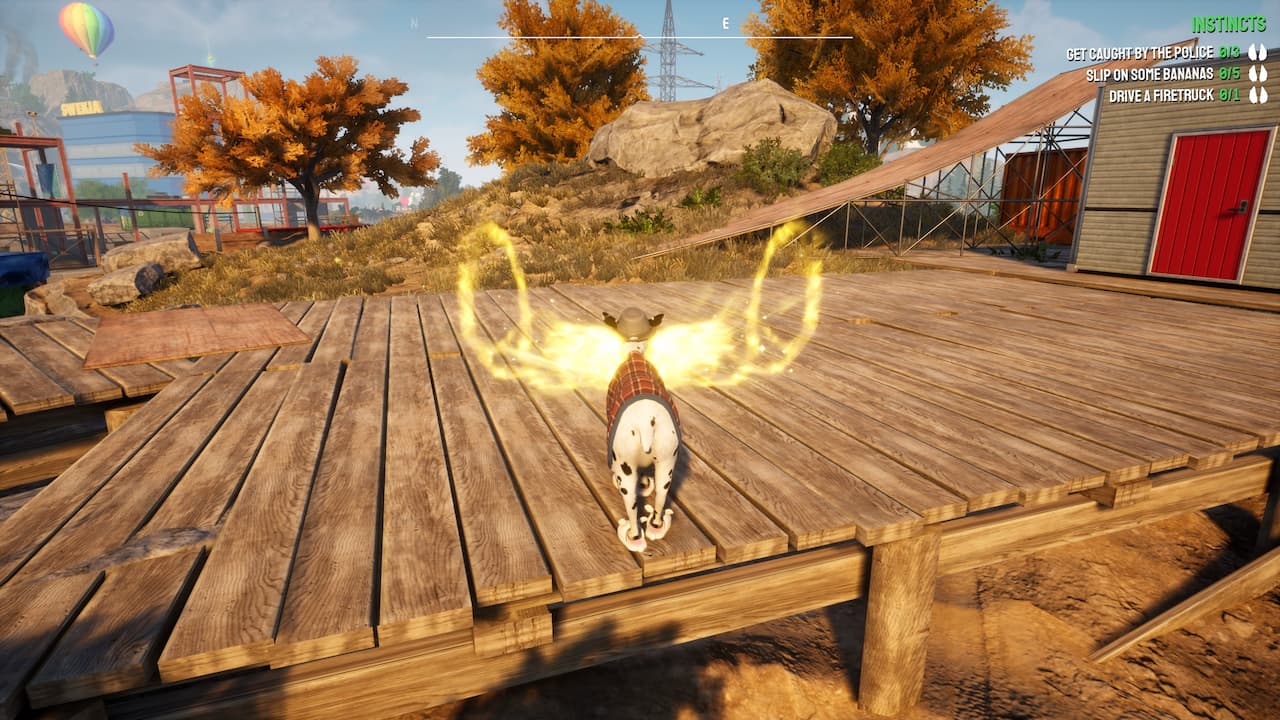Click the 0/3 police progress counter

pyautogui.click(x=1228, y=53)
